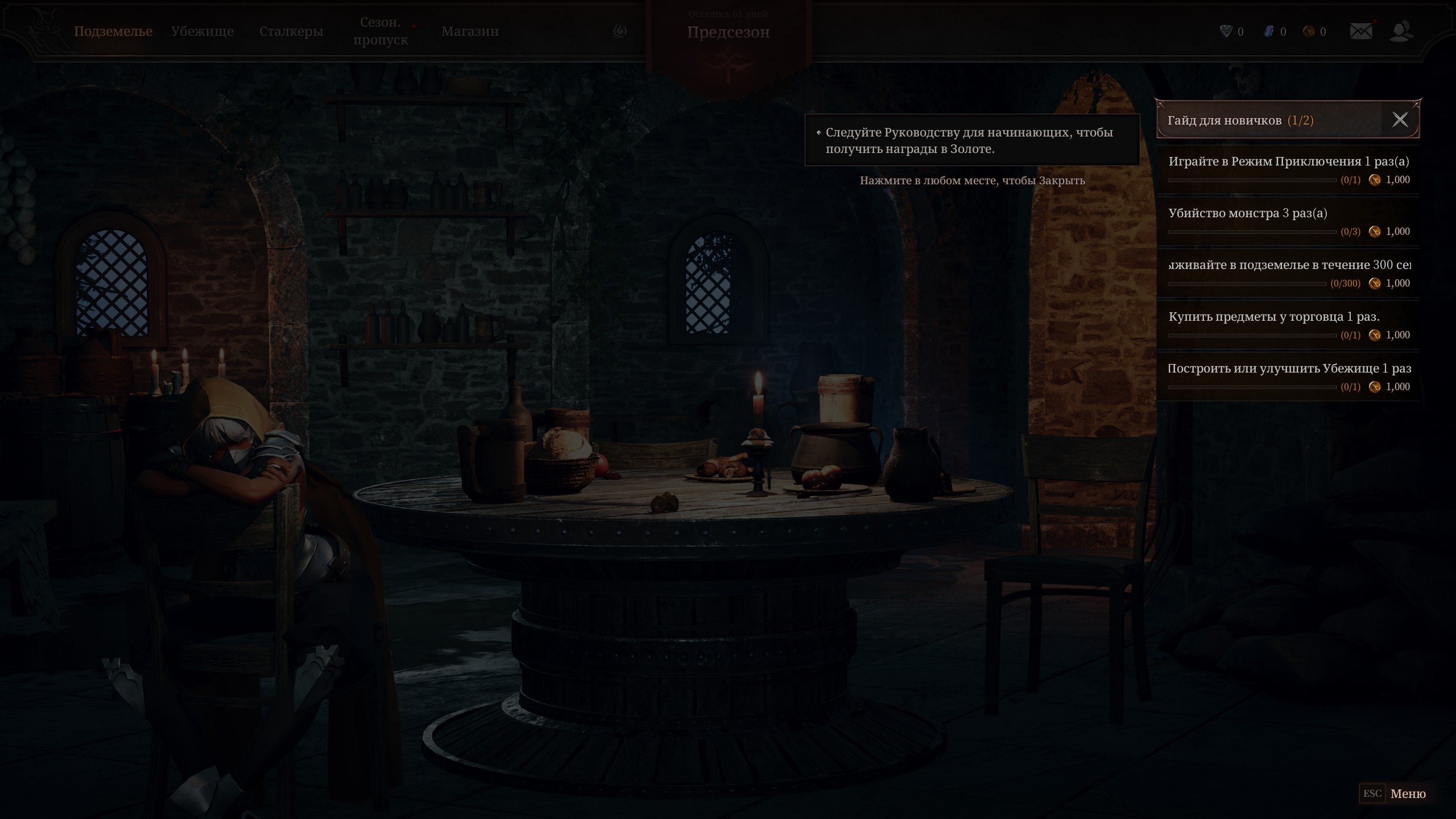
Task: Select the Режим Приключения guide task
Action: click(1288, 169)
